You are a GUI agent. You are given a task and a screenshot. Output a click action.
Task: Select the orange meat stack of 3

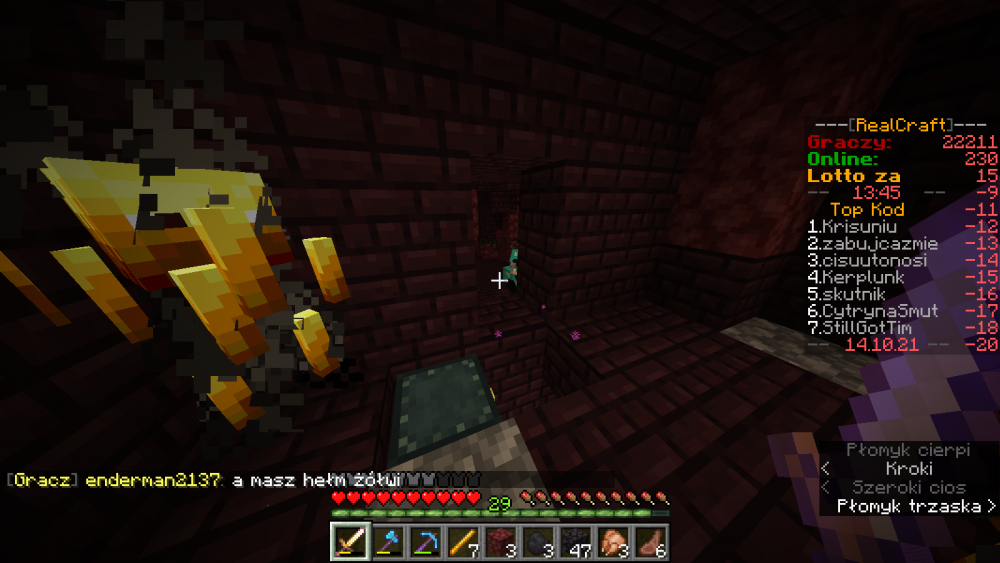(x=610, y=542)
